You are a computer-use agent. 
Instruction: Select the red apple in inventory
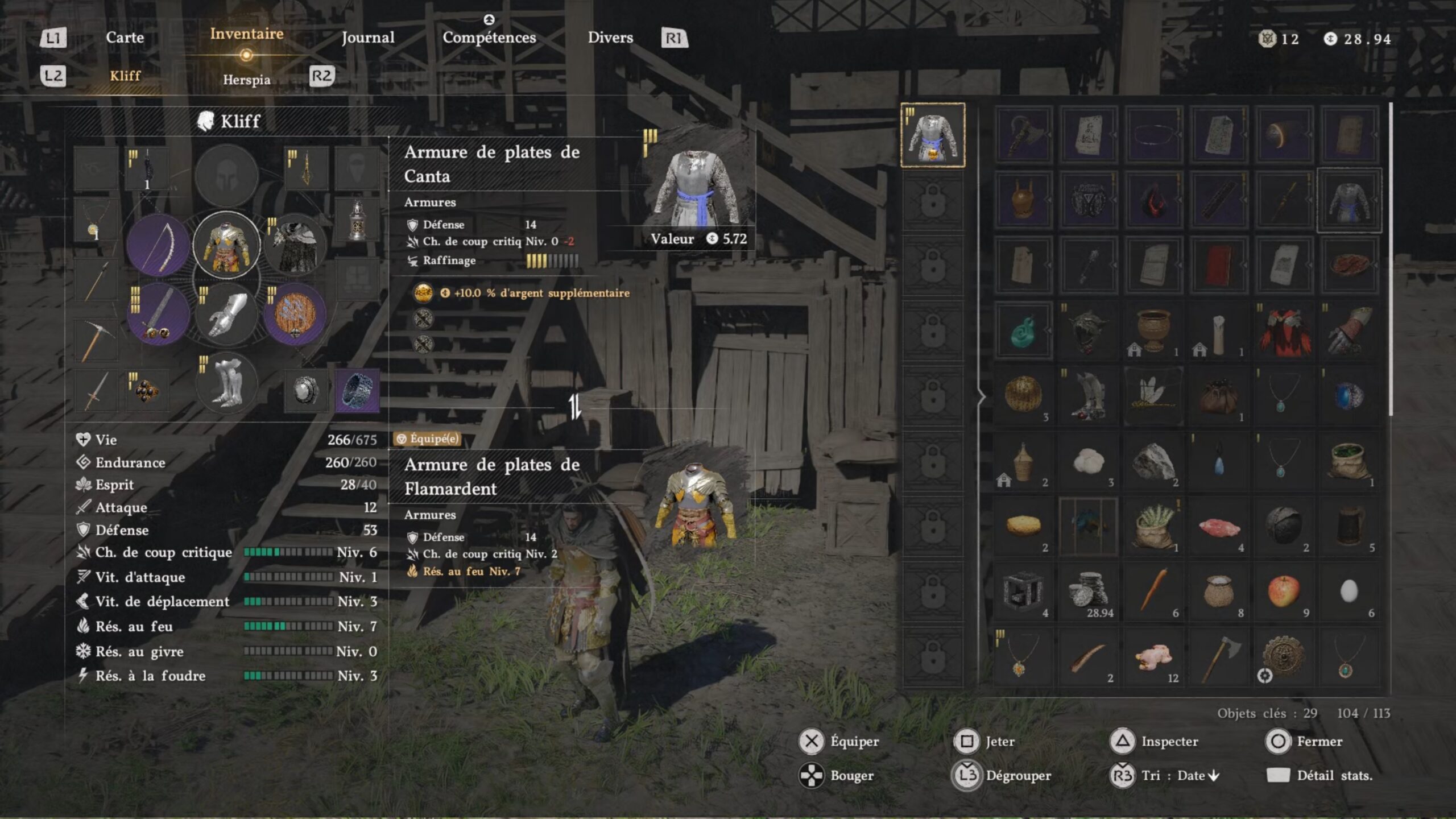[1284, 591]
